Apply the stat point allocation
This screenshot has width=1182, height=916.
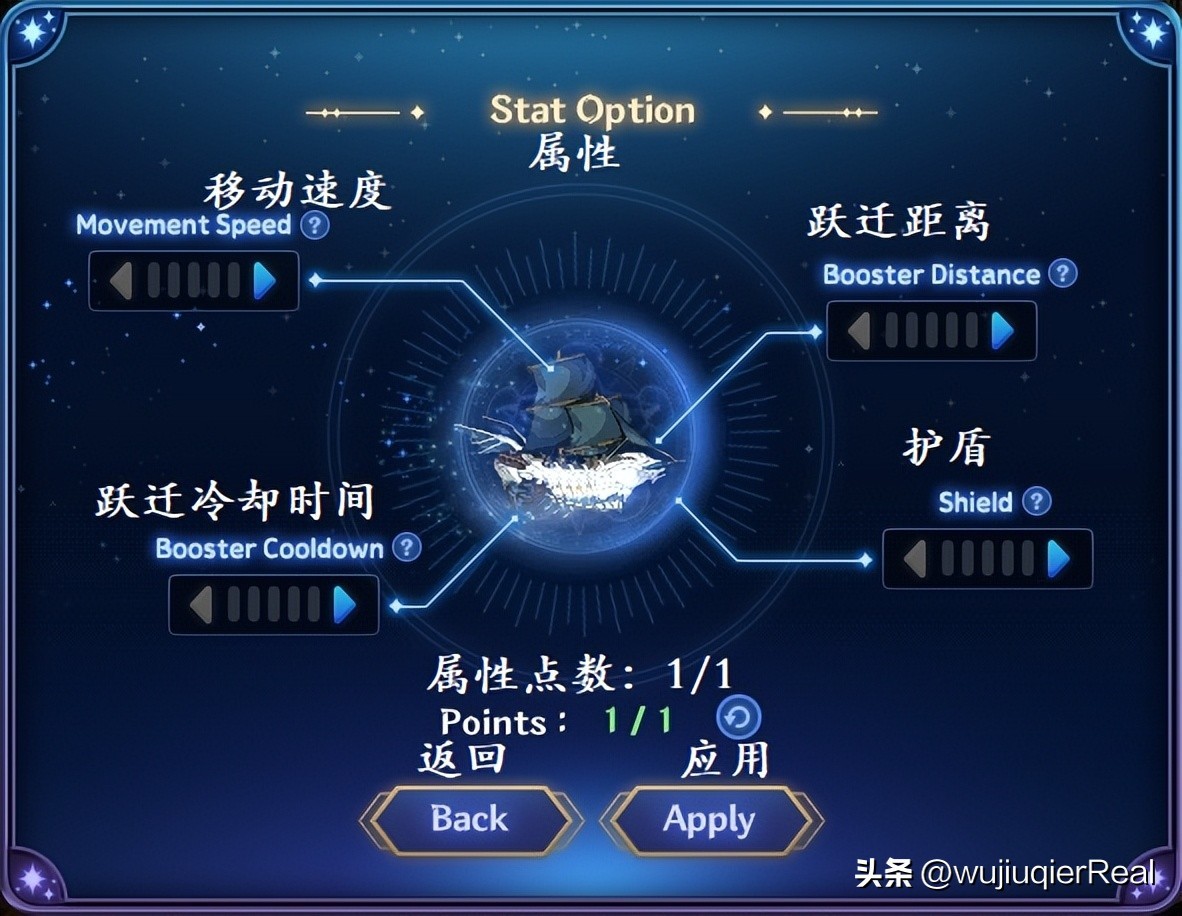[x=709, y=821]
